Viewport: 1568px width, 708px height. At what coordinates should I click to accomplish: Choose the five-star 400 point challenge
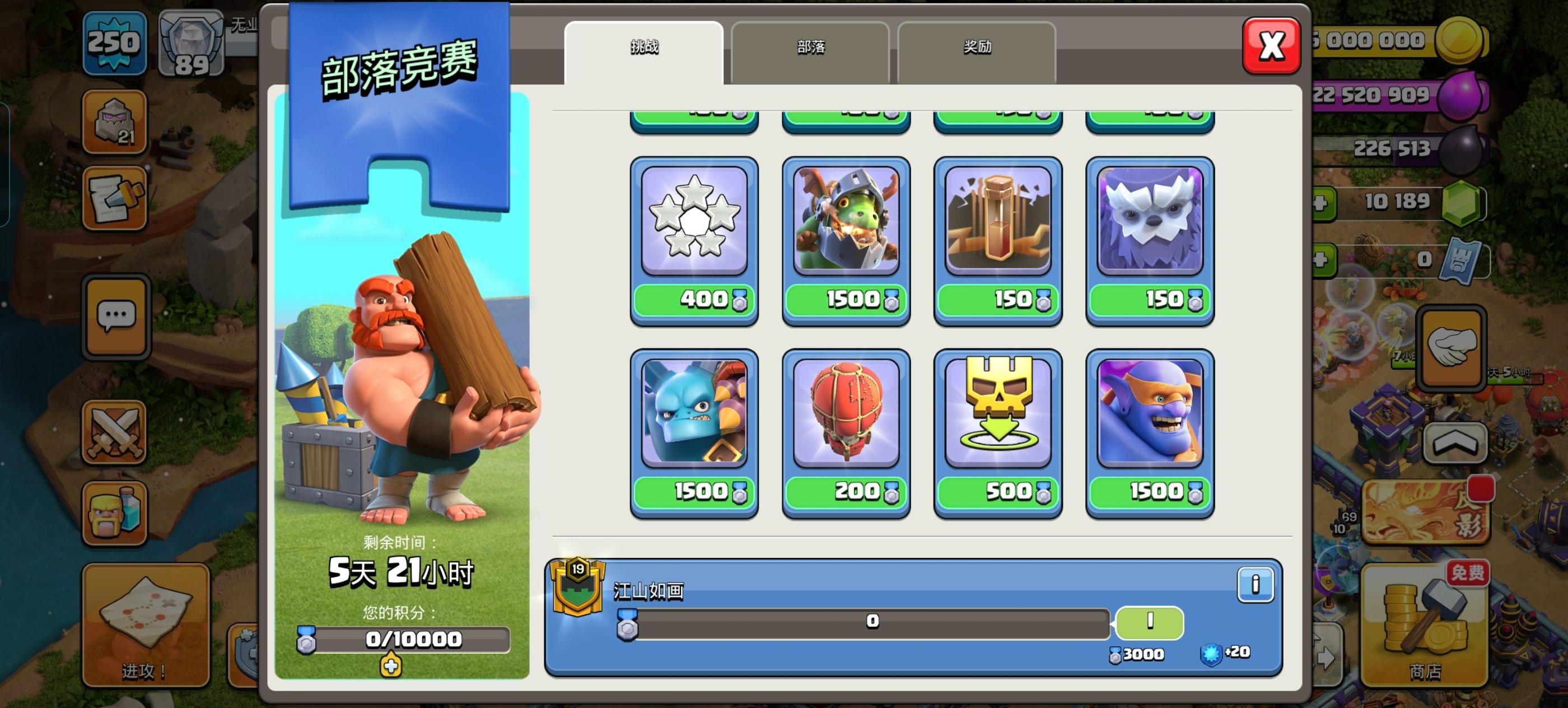(x=694, y=240)
